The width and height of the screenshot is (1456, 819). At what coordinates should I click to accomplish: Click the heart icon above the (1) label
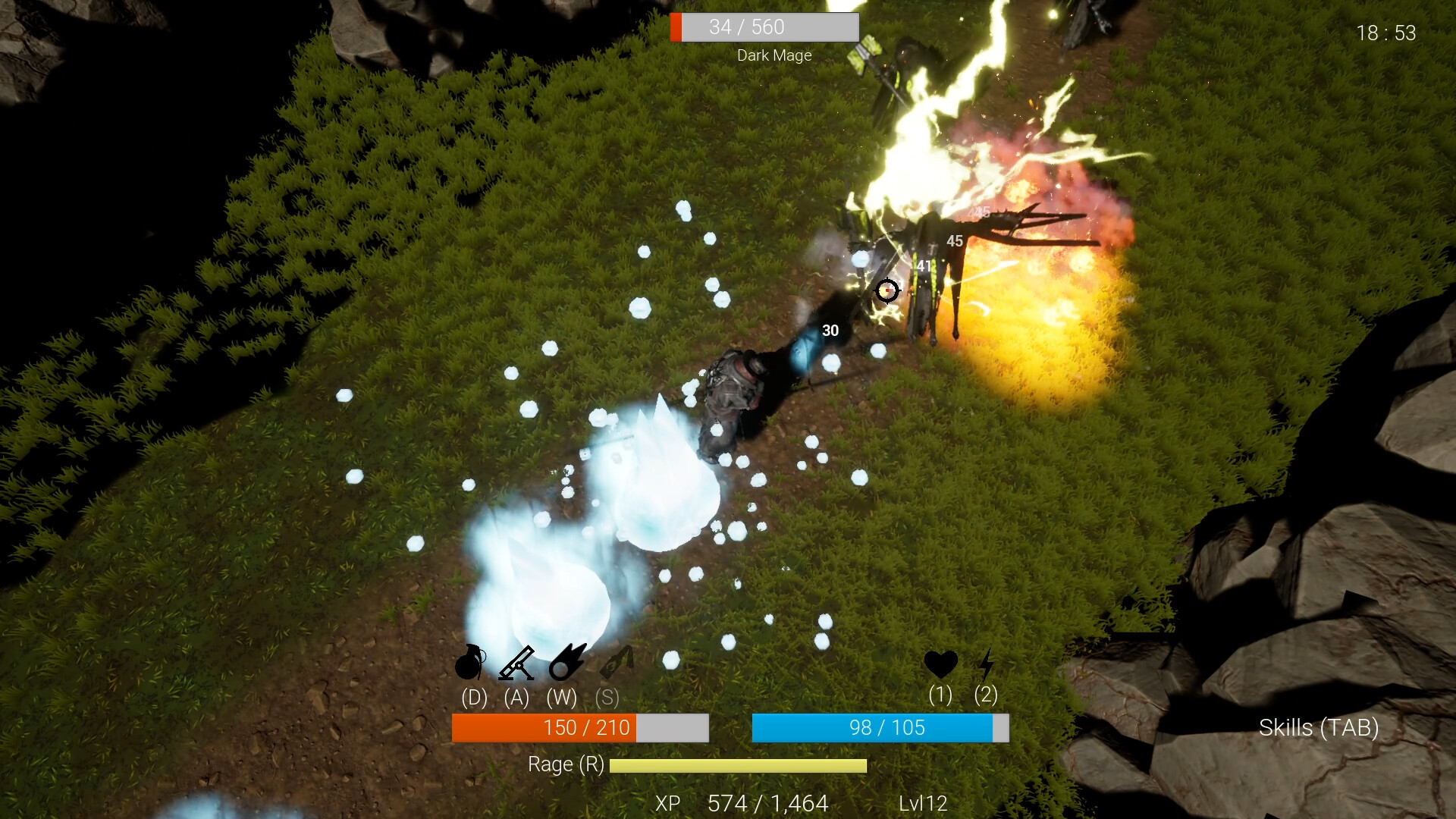tap(940, 664)
